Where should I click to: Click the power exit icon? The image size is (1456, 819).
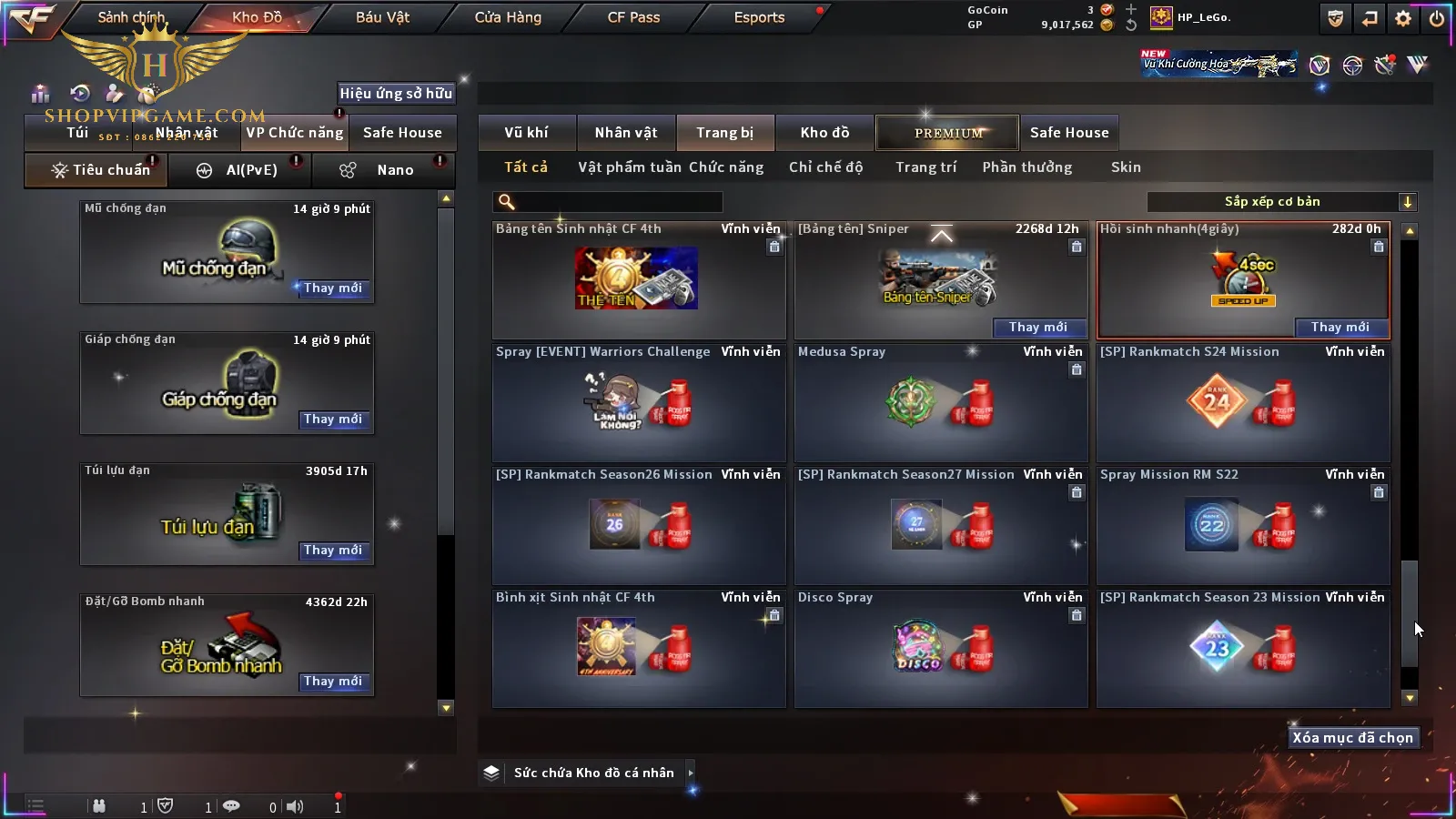(x=1437, y=18)
